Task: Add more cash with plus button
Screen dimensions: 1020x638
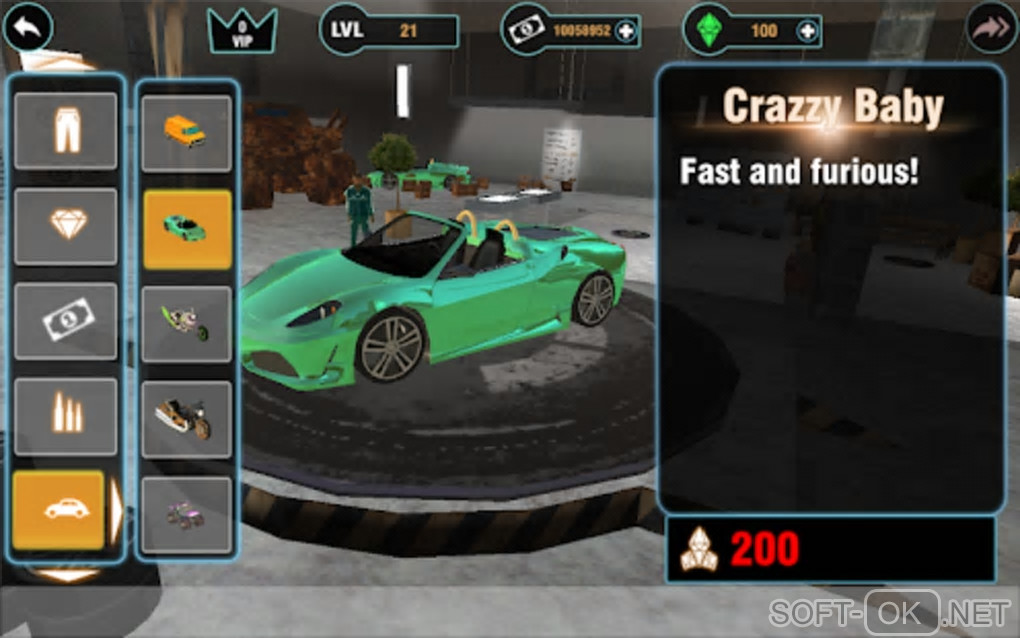Action: [626, 31]
